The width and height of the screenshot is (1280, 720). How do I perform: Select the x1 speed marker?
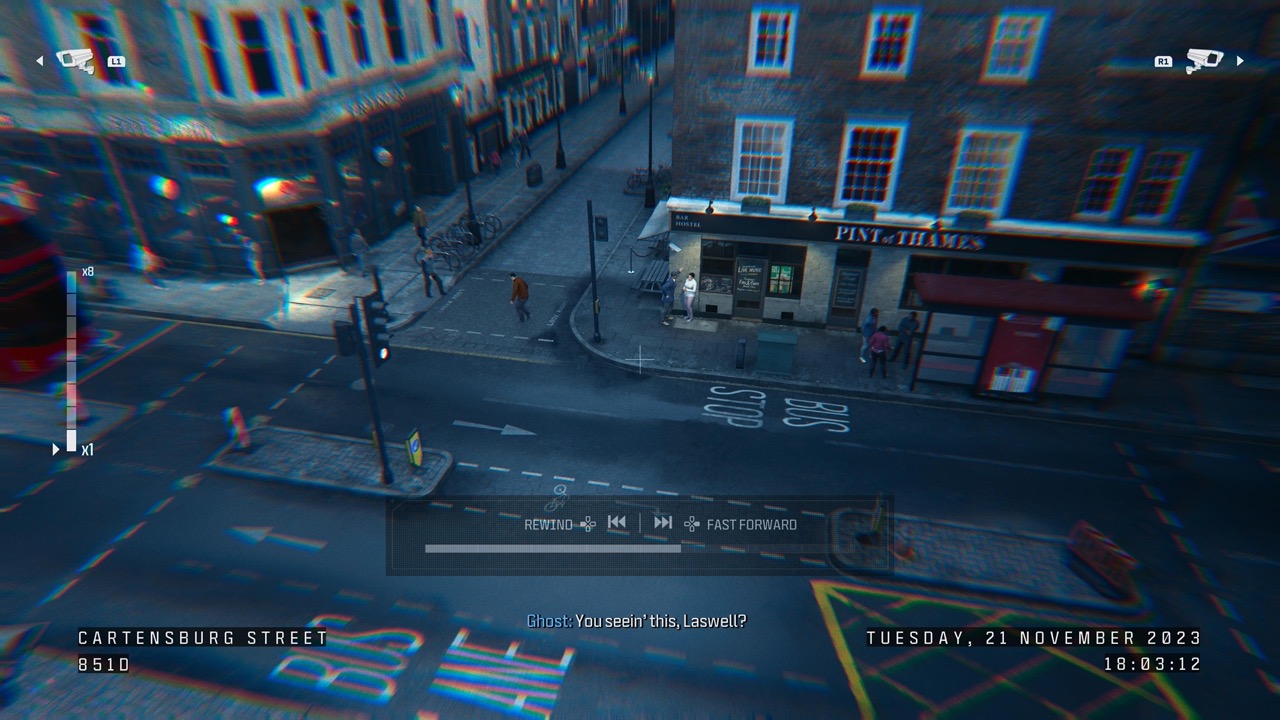coord(89,450)
